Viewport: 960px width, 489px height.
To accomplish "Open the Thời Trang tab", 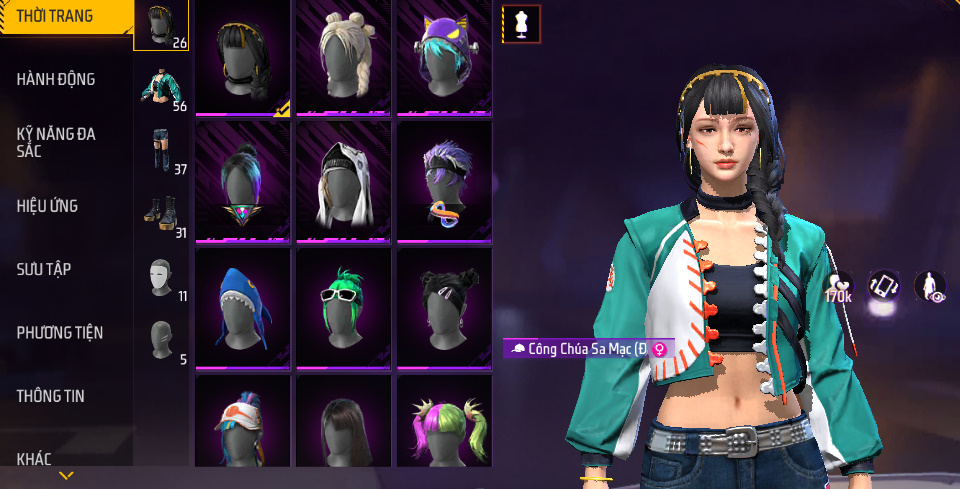I will pyautogui.click(x=55, y=16).
